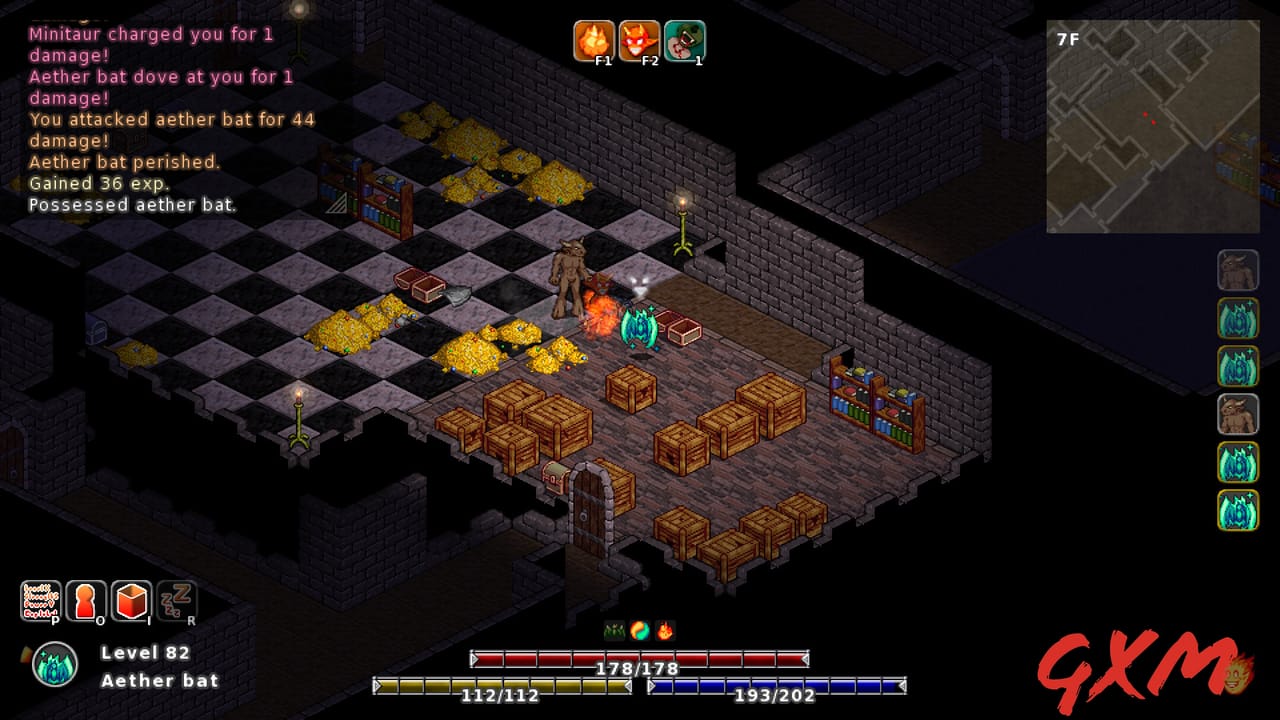Activate the demon face skill bound to F2
This screenshot has height=720, width=1280.
click(x=640, y=40)
